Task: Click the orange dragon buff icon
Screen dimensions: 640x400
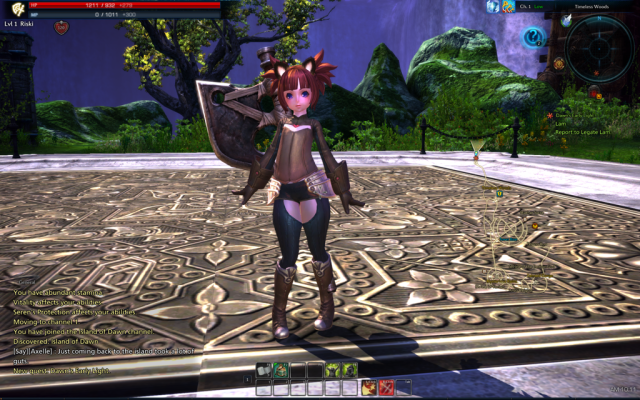Action: 507,6
